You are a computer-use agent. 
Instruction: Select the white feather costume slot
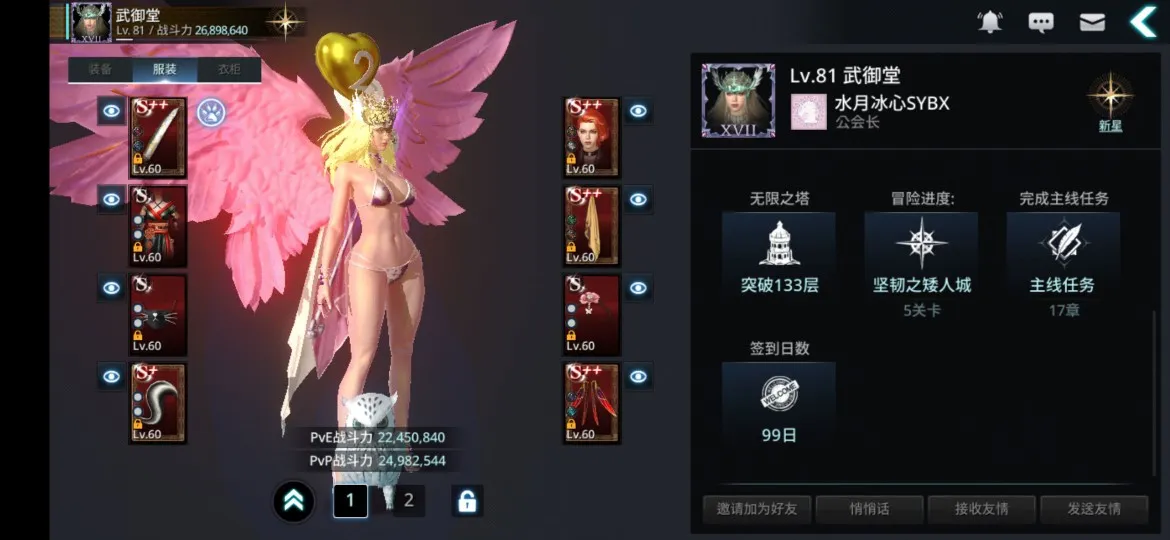click(x=158, y=138)
